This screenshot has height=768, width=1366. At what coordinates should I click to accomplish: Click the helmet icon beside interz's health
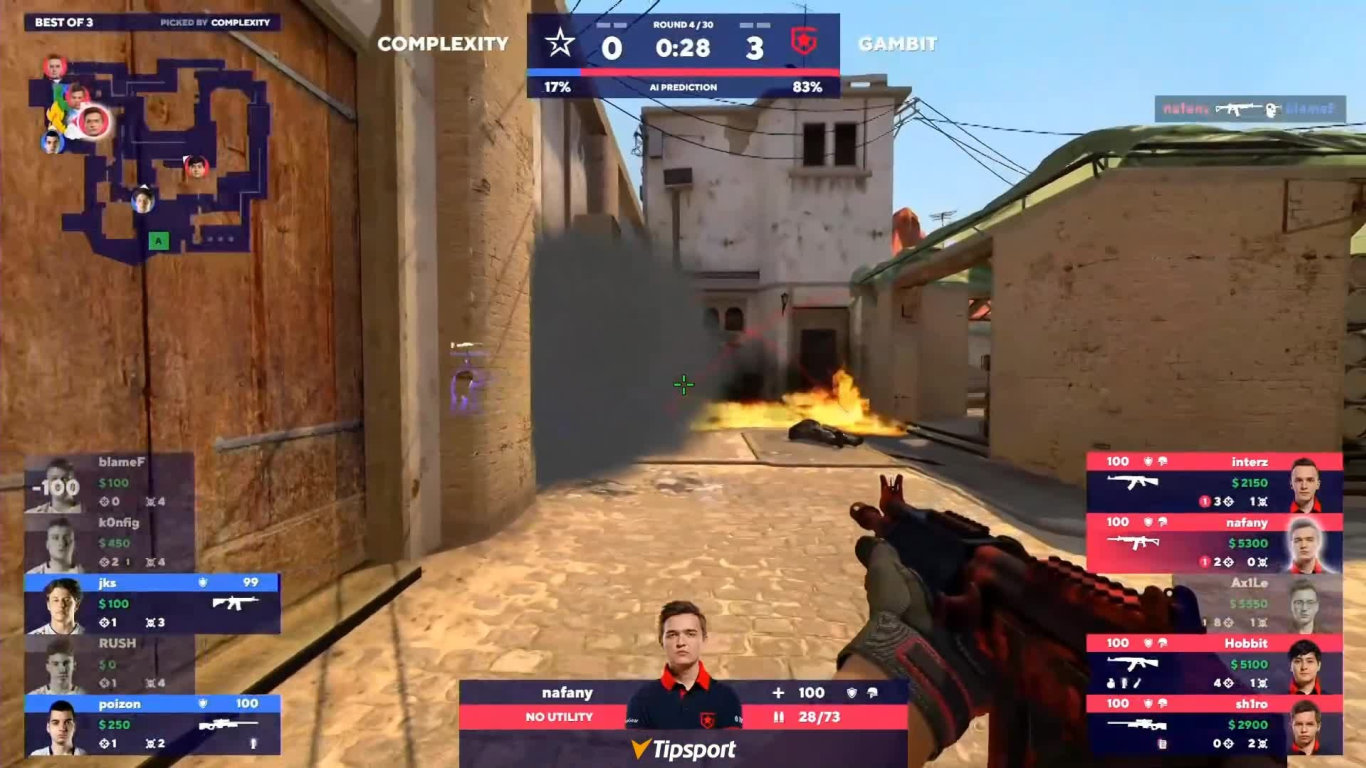1163,461
